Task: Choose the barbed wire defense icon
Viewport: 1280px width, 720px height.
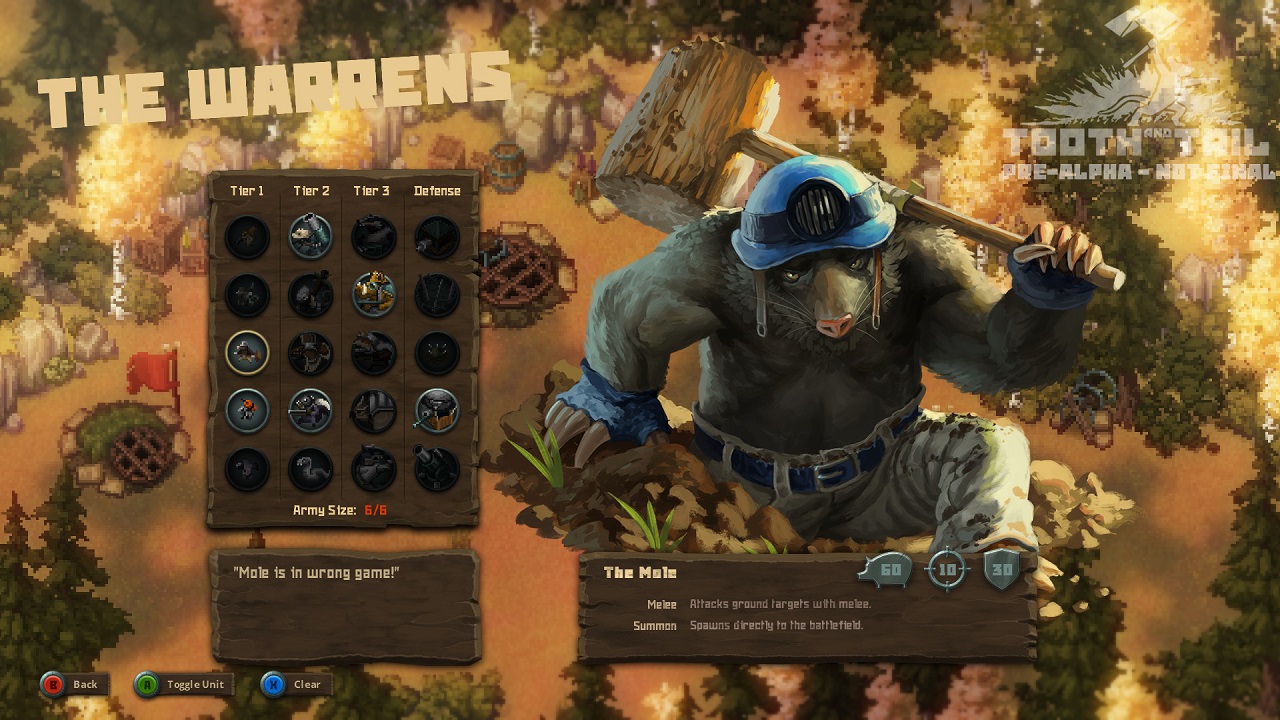Action: [436, 294]
